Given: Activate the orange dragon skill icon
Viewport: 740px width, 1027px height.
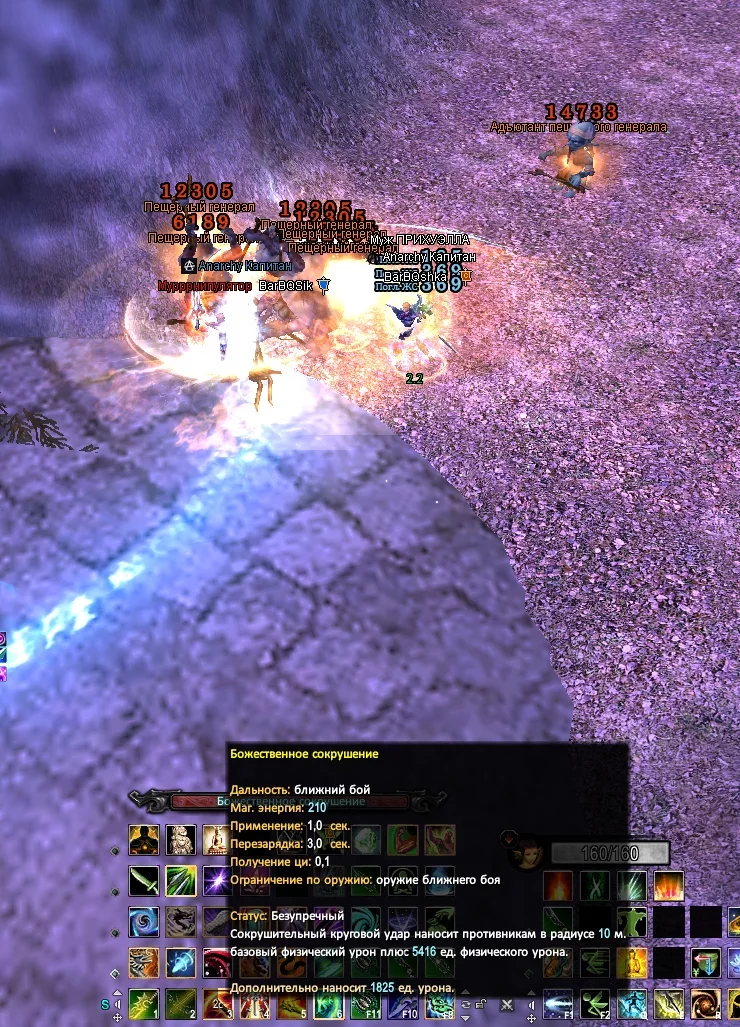Looking at the screenshot, I should (144, 962).
